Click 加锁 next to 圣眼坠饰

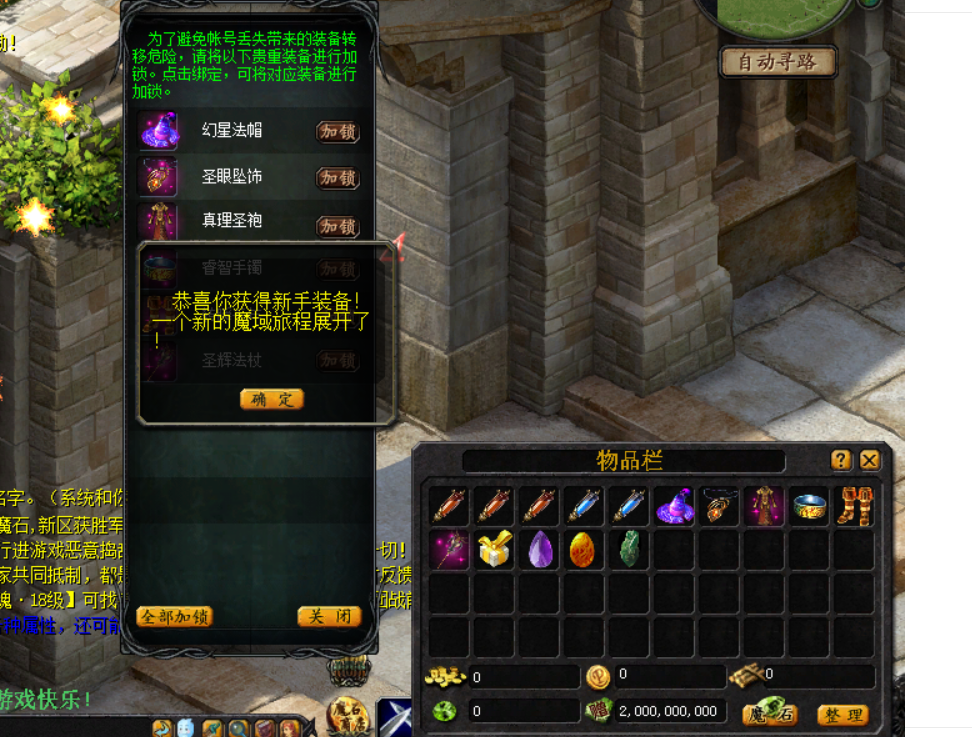tap(337, 178)
